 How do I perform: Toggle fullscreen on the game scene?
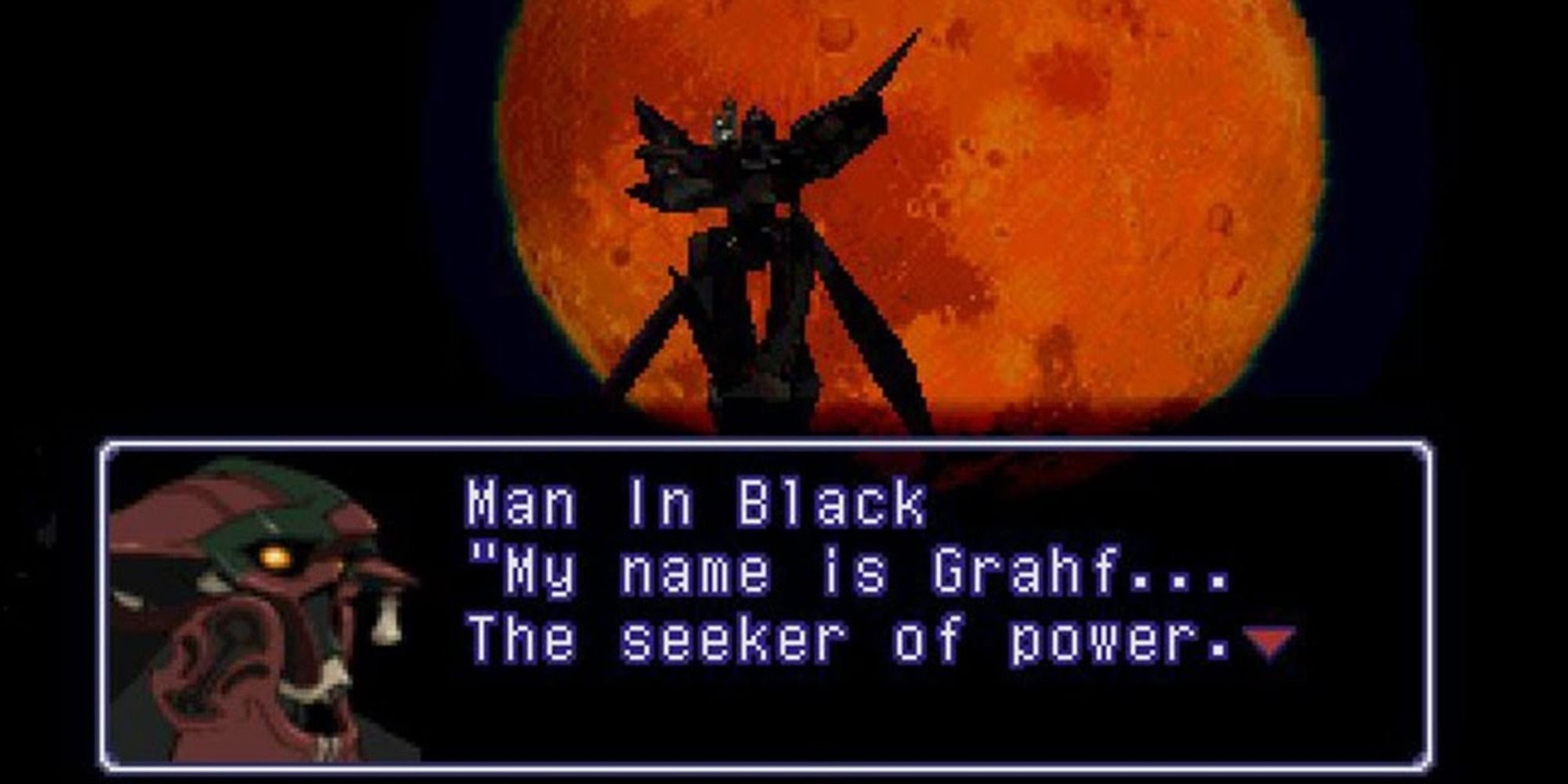point(784,220)
